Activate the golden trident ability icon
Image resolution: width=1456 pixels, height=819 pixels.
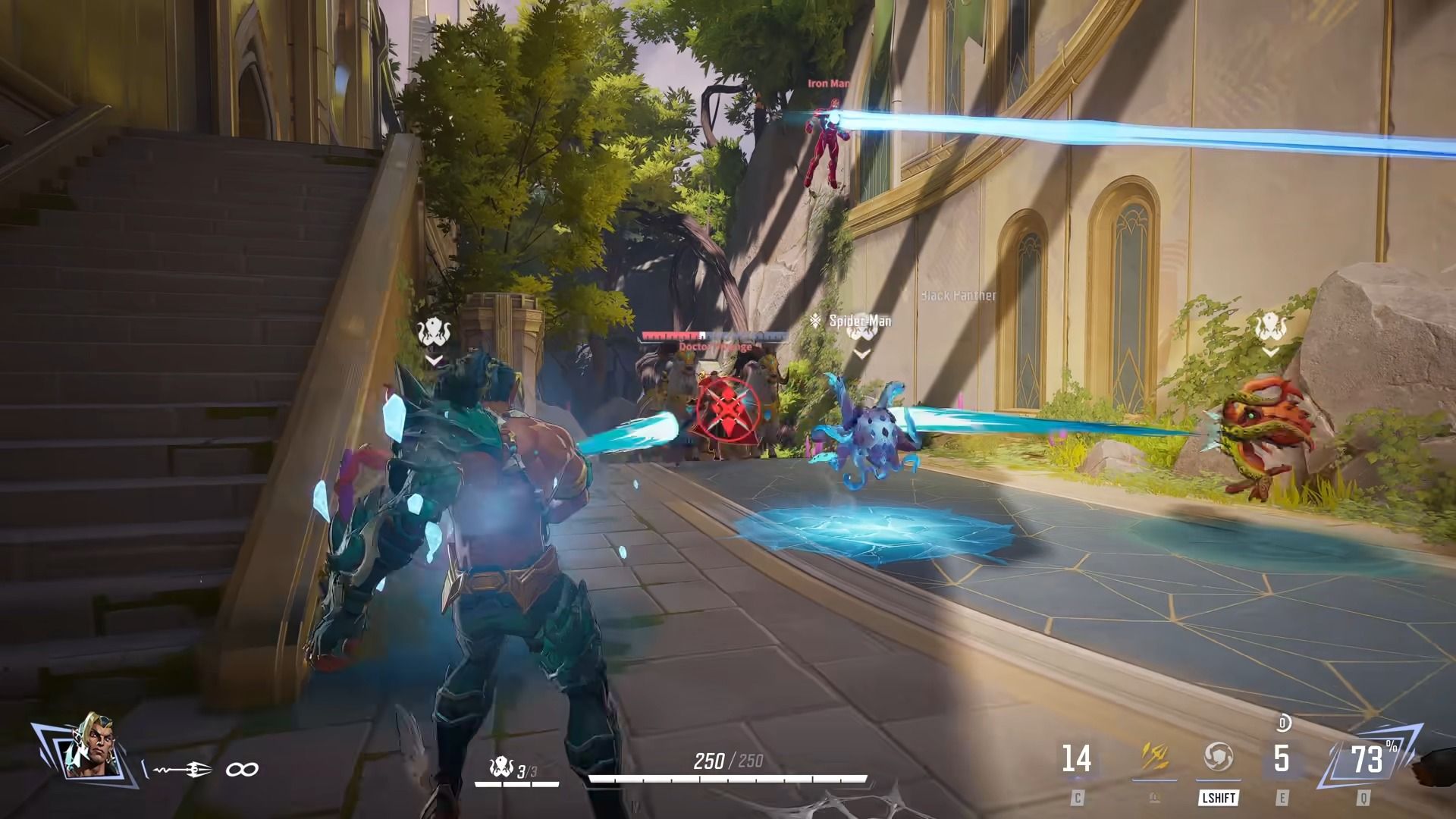tap(1153, 758)
